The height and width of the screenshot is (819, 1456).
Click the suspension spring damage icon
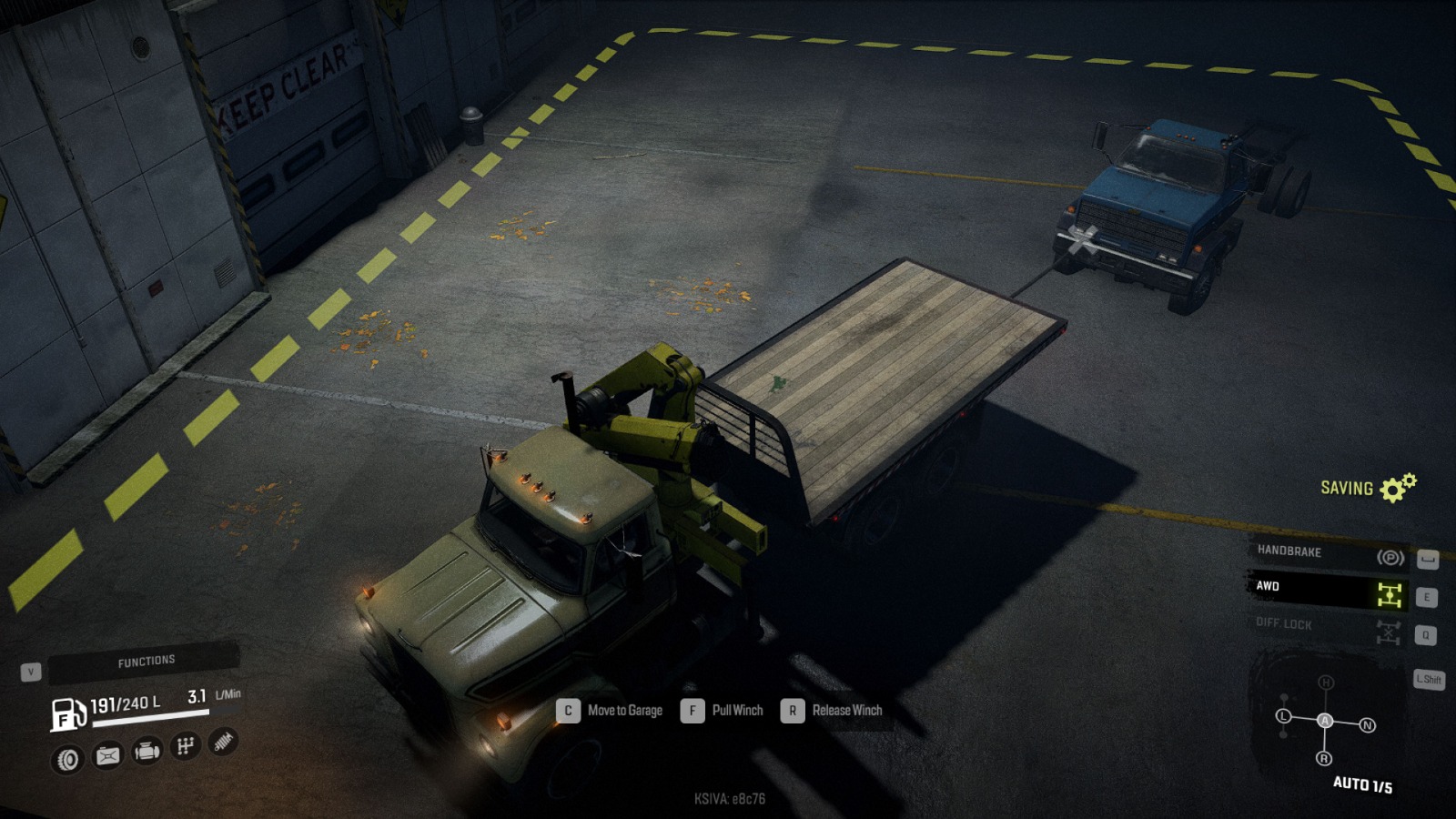click(223, 742)
